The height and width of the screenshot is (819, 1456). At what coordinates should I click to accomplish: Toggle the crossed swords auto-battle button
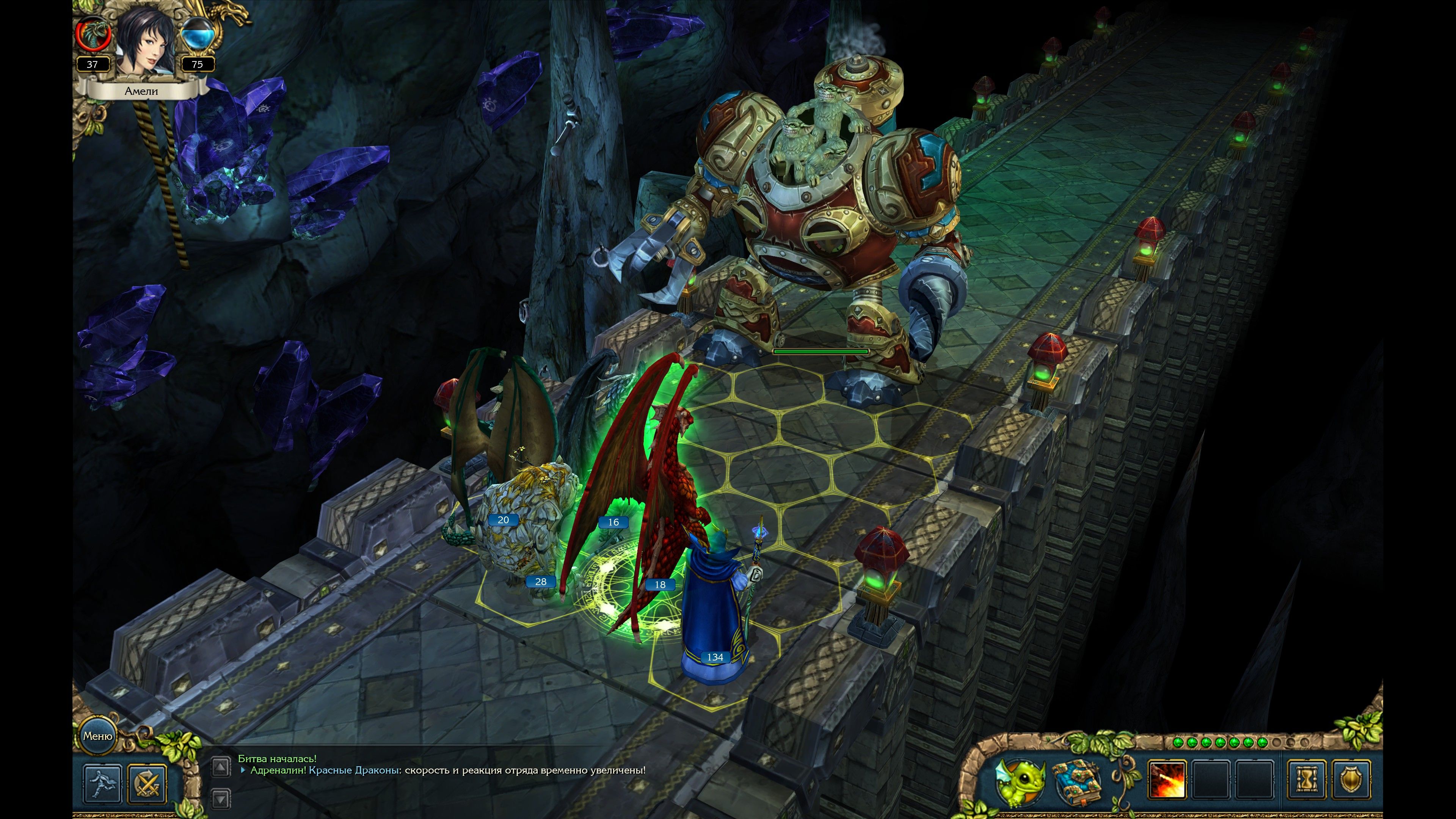147,783
